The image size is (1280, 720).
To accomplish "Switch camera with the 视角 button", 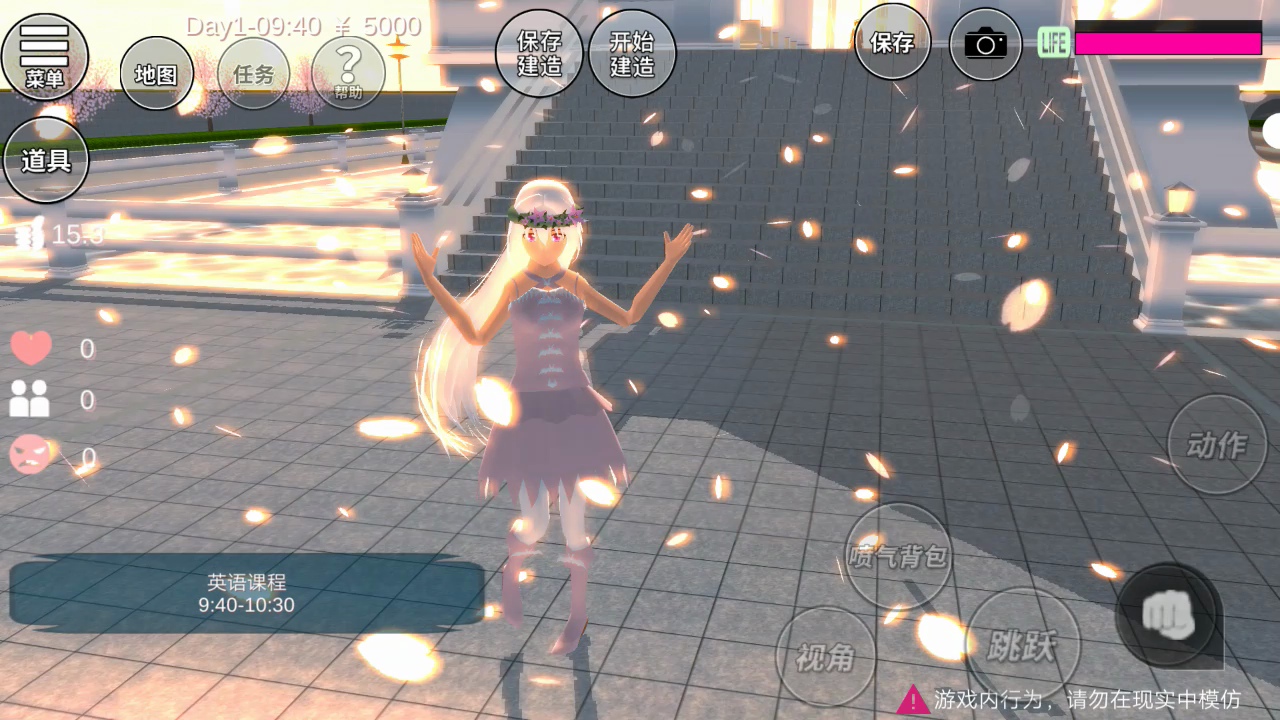I will click(x=825, y=656).
